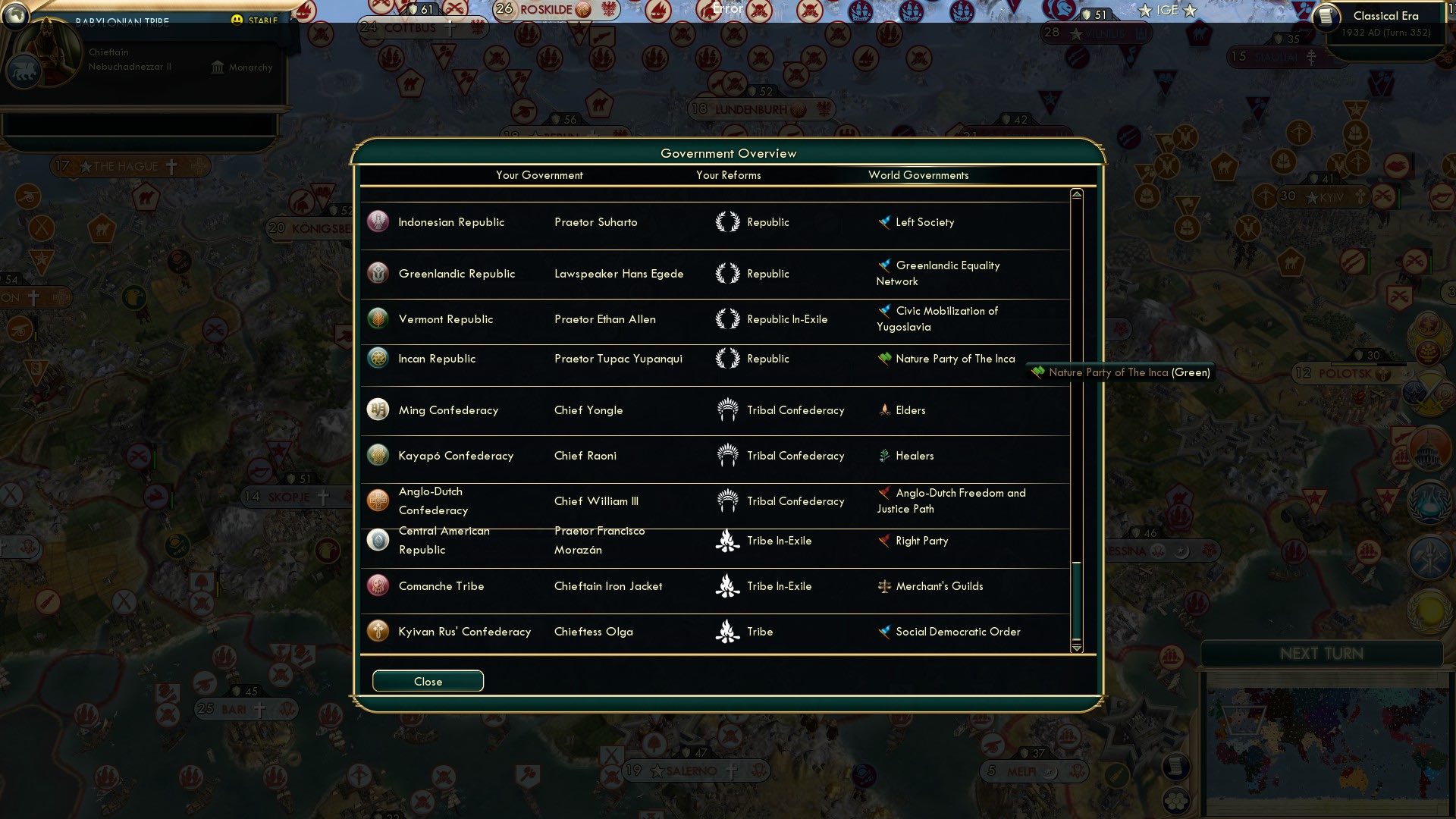This screenshot has height=819, width=1456.
Task: Click the Anglo-Dutch Freedom and Justice Path flag
Action: tap(883, 493)
